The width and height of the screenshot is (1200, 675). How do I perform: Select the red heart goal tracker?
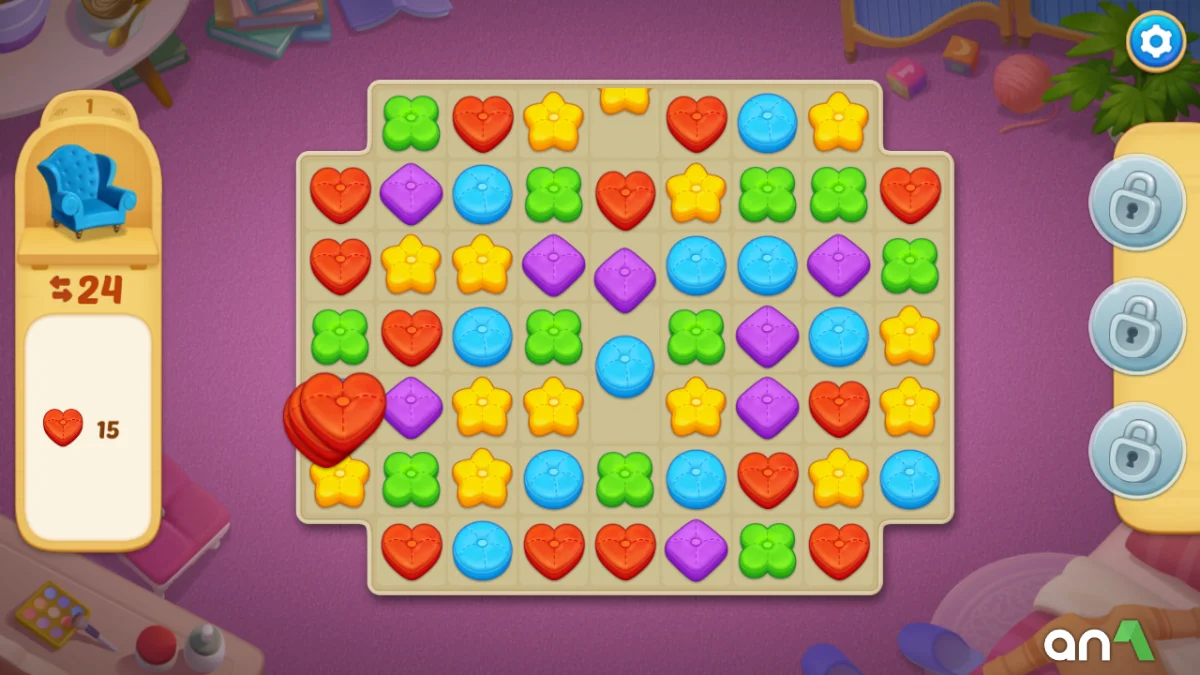coord(64,429)
